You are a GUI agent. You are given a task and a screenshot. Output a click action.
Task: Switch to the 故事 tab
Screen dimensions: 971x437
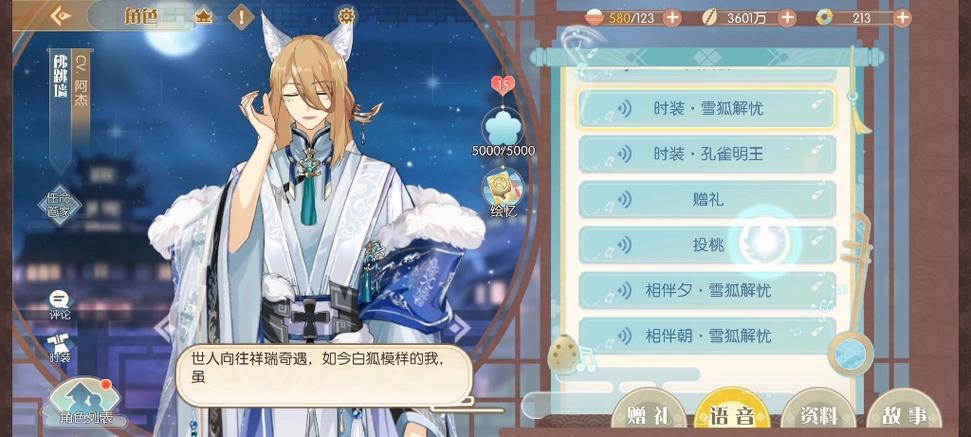coord(903,415)
